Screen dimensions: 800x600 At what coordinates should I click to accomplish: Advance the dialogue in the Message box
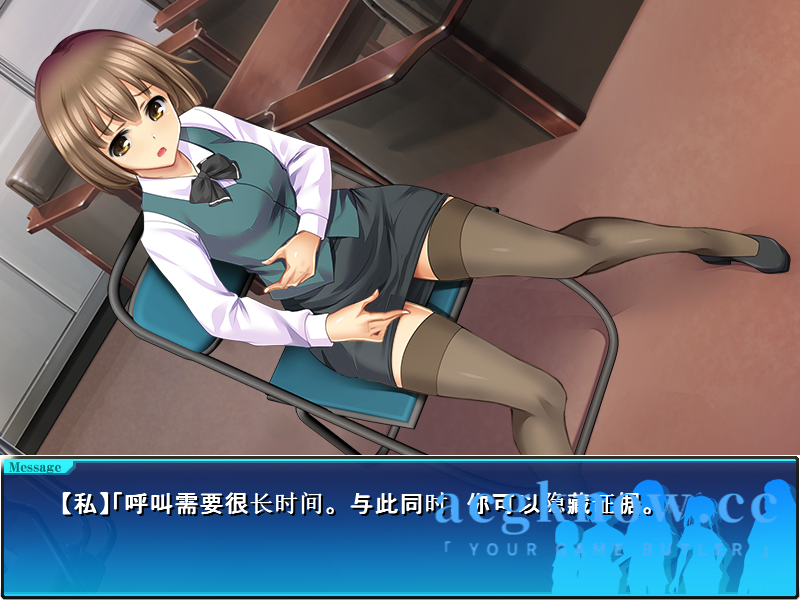400,530
